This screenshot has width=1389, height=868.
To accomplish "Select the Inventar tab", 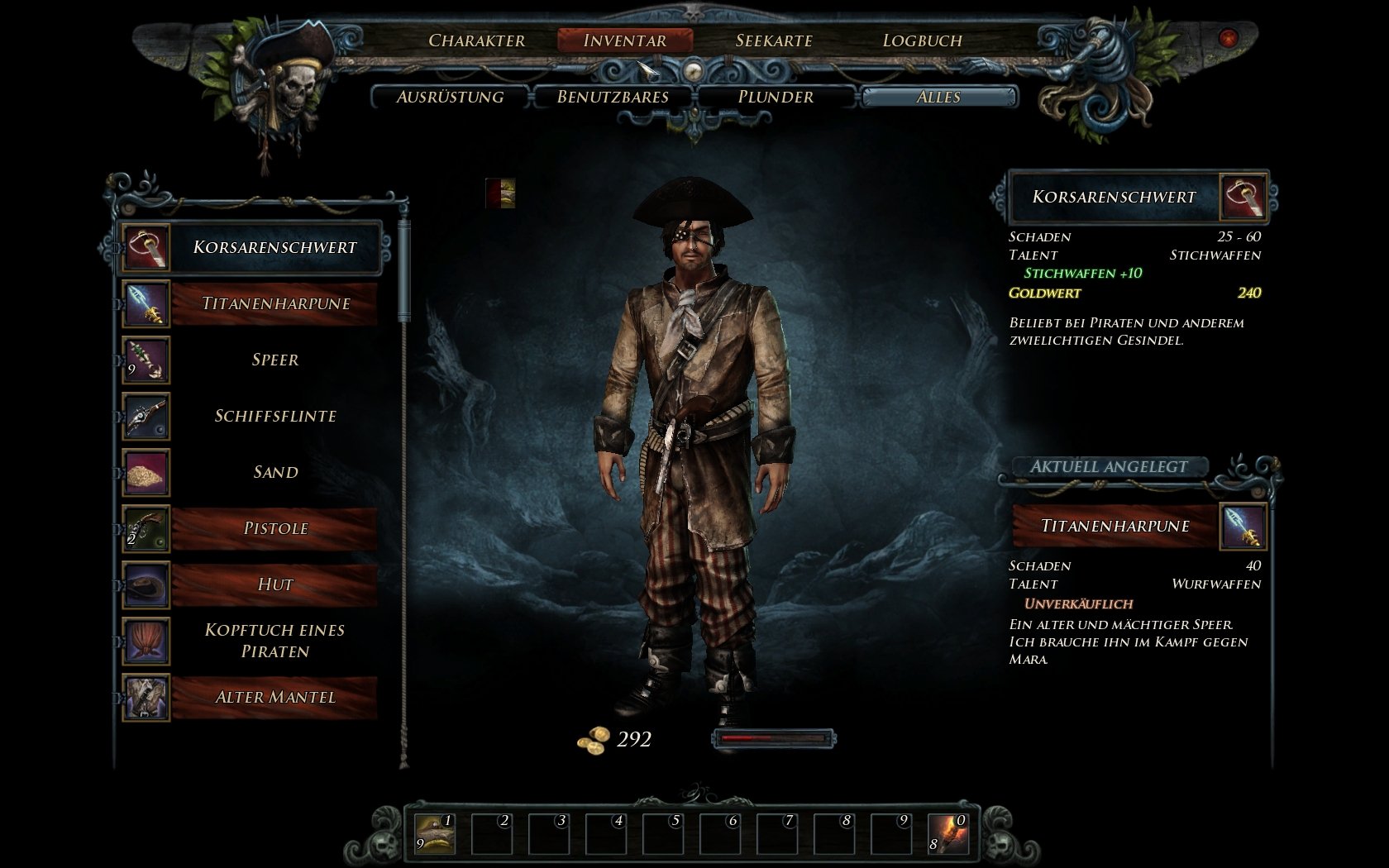I will point(624,41).
